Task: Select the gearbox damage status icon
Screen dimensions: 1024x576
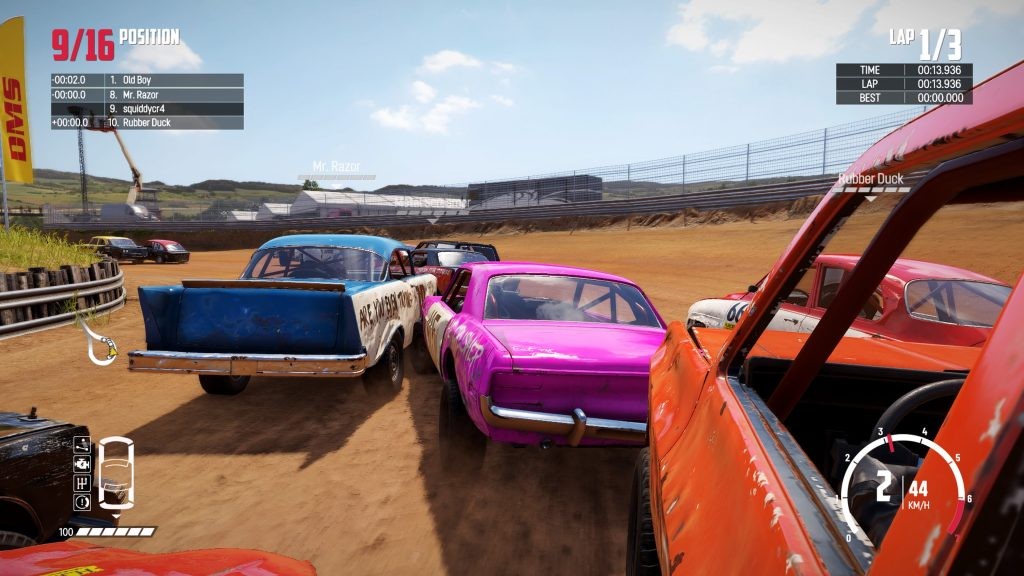Action: coord(82,484)
